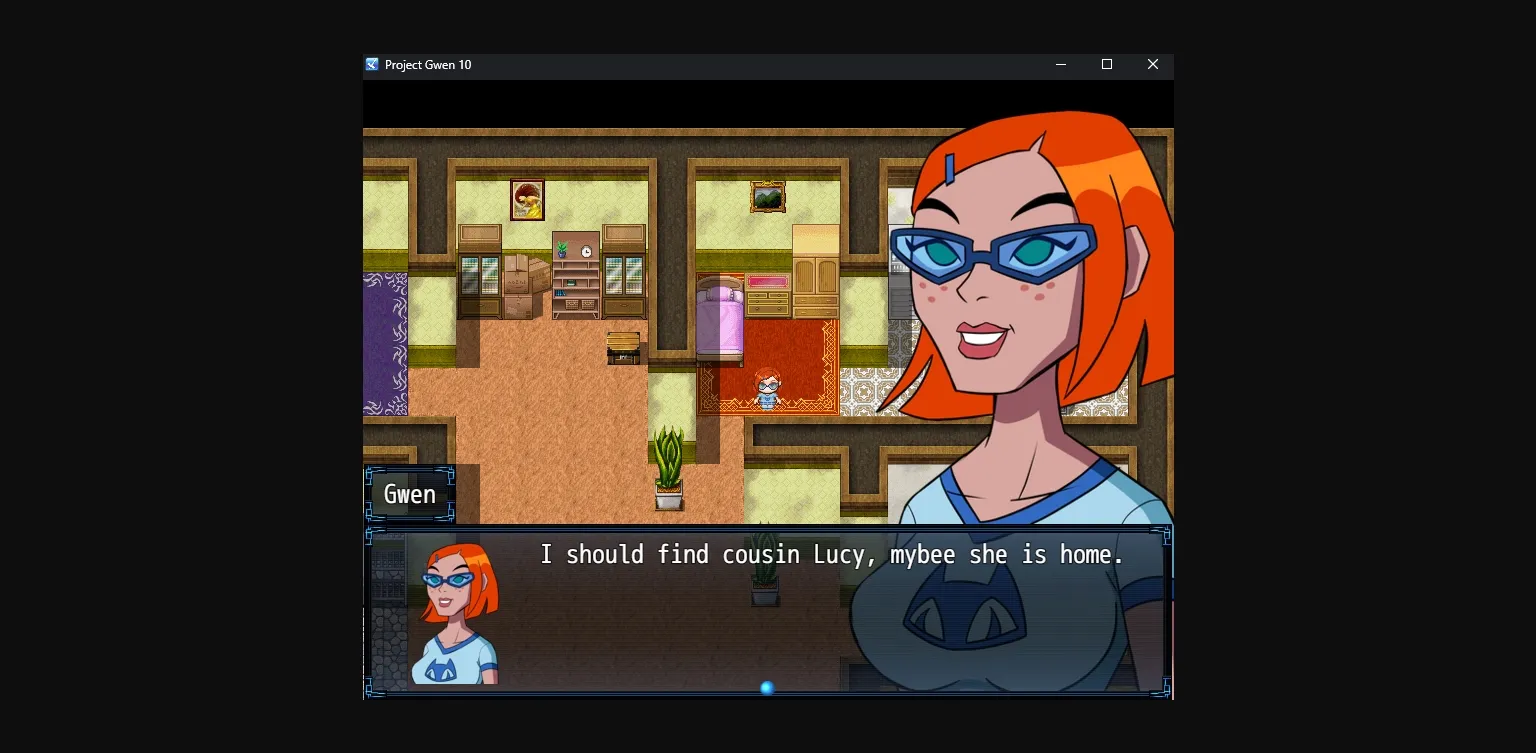This screenshot has height=753, width=1536.
Task: Advance the dialogue by clicking the message text
Action: pyautogui.click(x=830, y=554)
